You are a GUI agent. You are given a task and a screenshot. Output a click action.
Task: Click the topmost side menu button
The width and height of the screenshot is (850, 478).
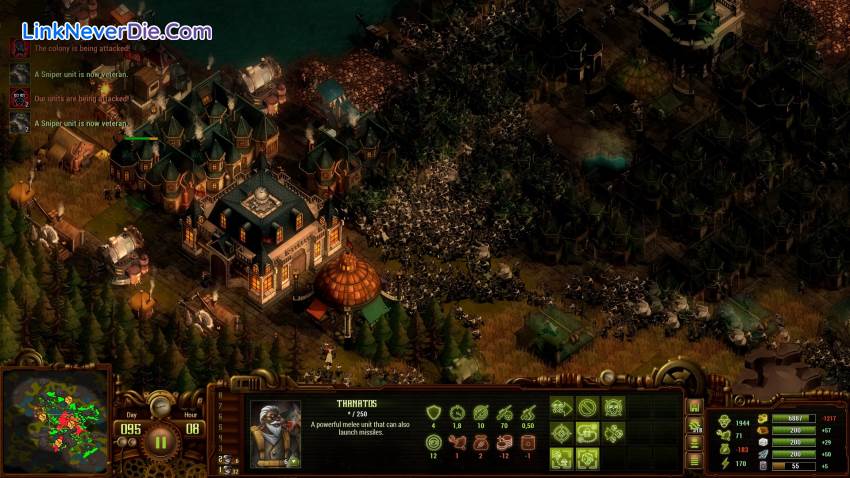coord(694,407)
